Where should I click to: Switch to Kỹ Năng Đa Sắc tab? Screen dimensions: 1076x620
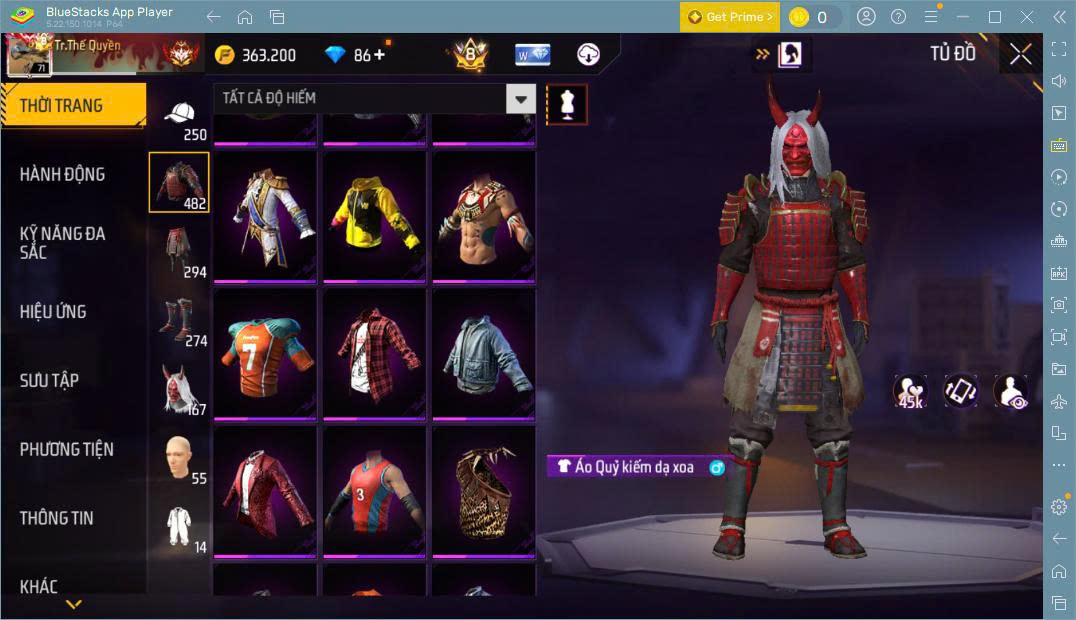[x=62, y=242]
